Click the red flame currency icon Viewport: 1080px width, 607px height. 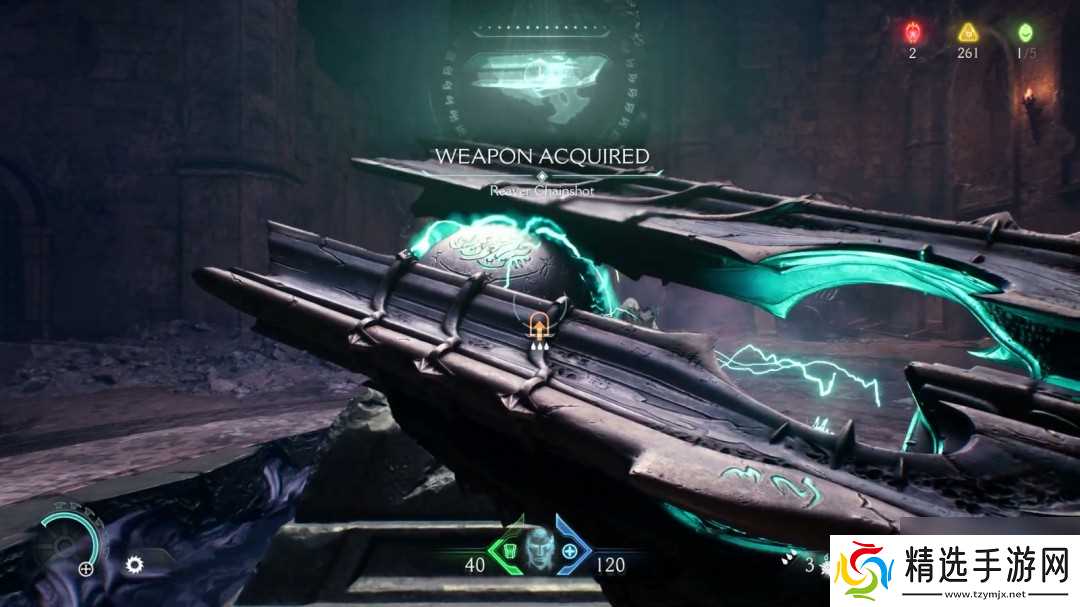[x=912, y=32]
